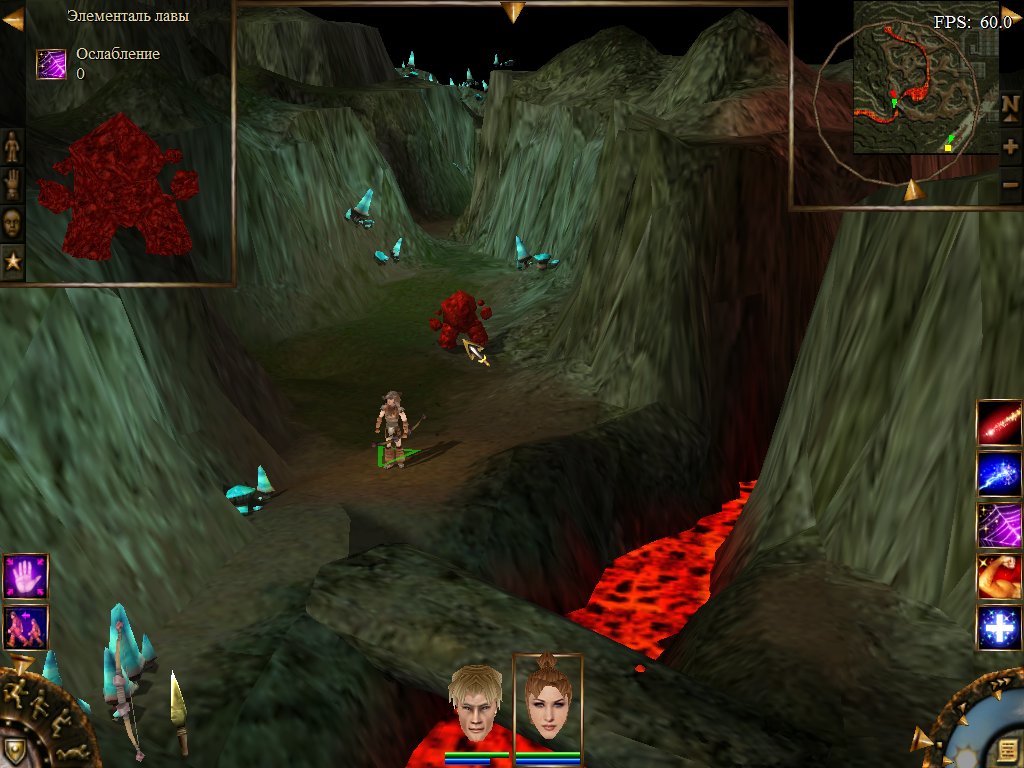Toggle the two walking figures follow icon
The image size is (1024, 768).
point(25,627)
